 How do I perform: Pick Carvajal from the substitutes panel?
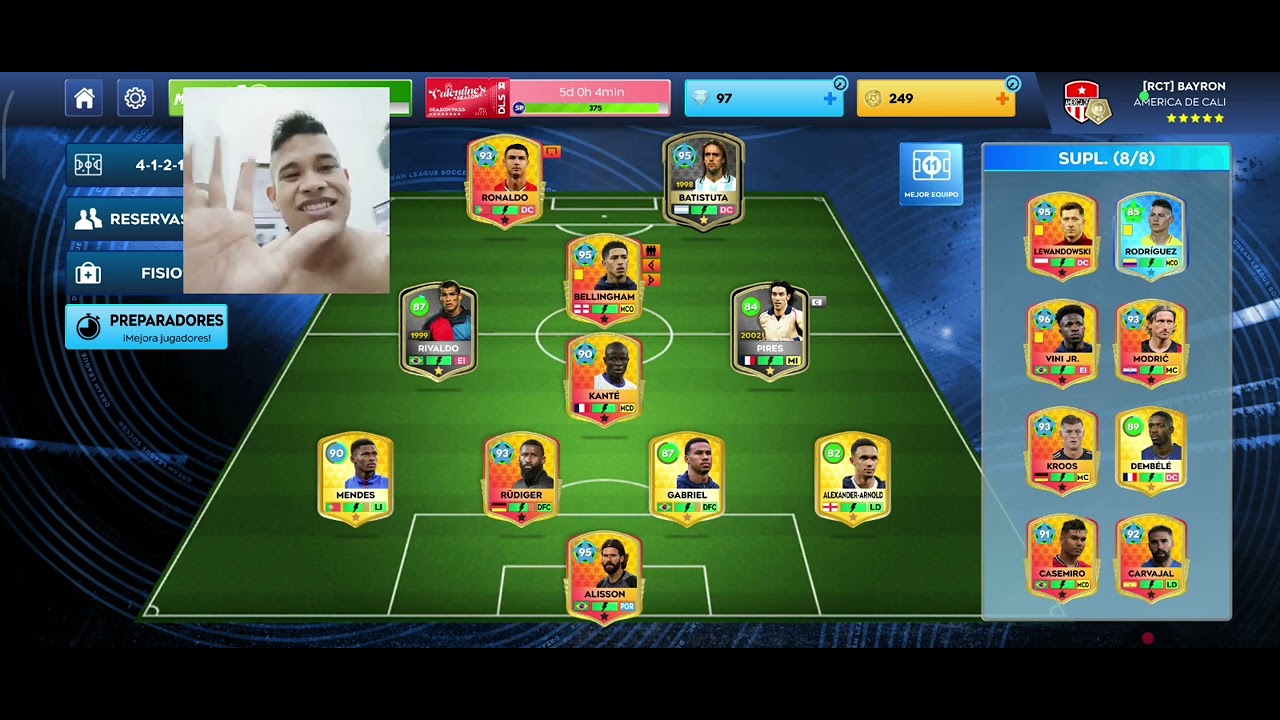coord(1151,557)
